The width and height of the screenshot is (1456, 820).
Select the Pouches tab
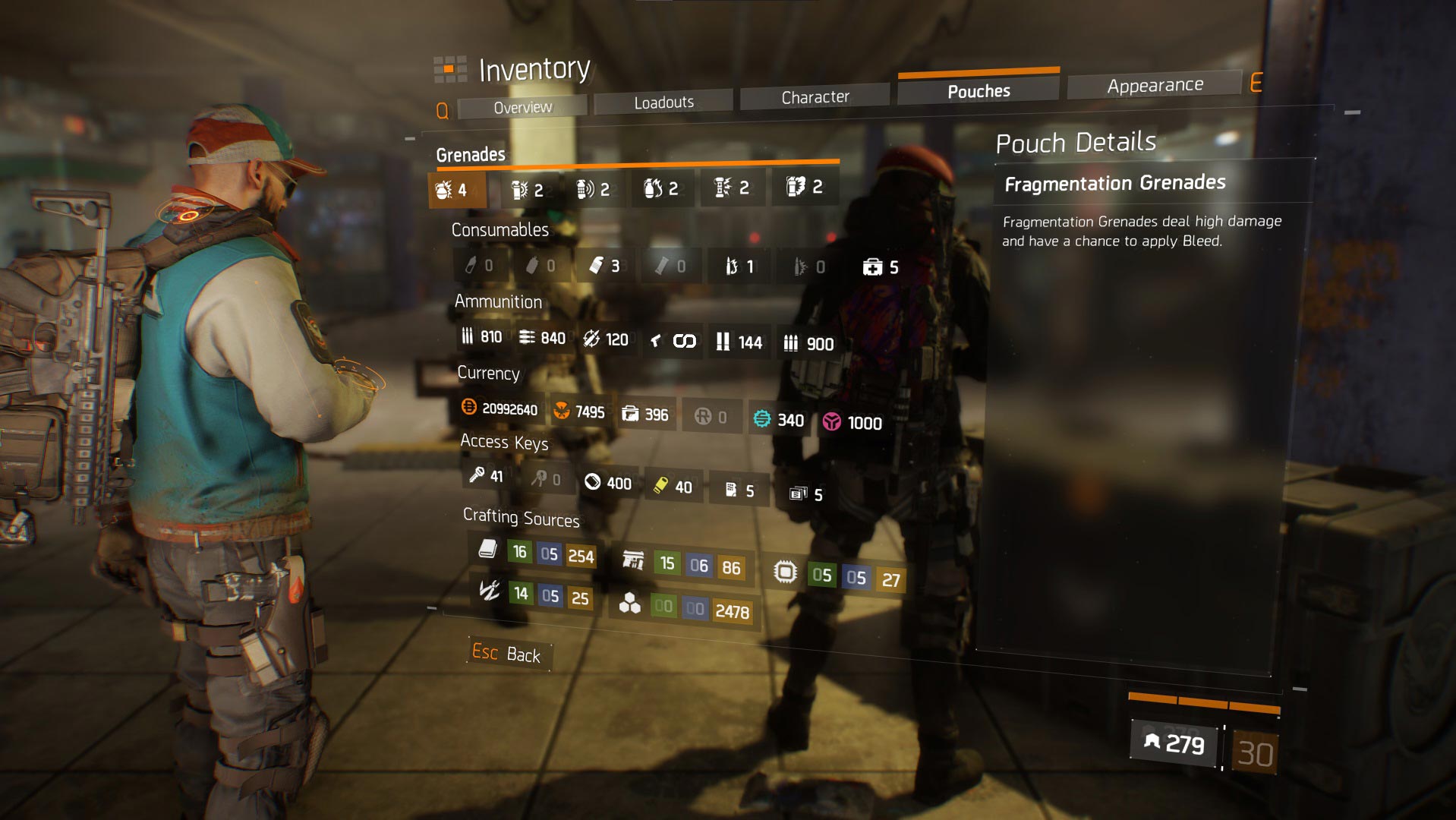[978, 91]
